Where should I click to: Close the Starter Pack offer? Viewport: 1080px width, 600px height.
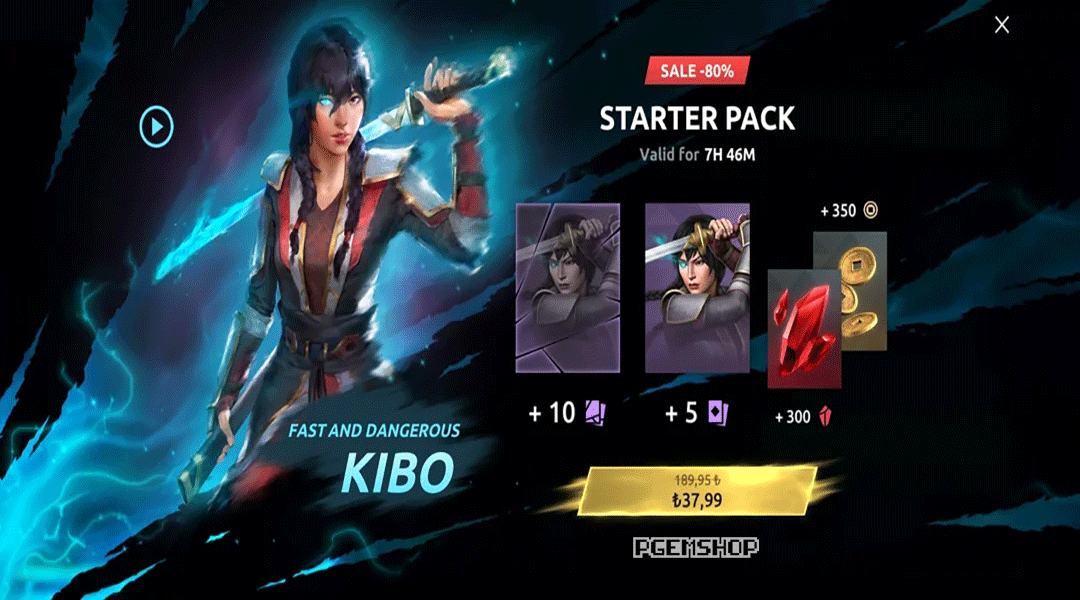[1001, 25]
